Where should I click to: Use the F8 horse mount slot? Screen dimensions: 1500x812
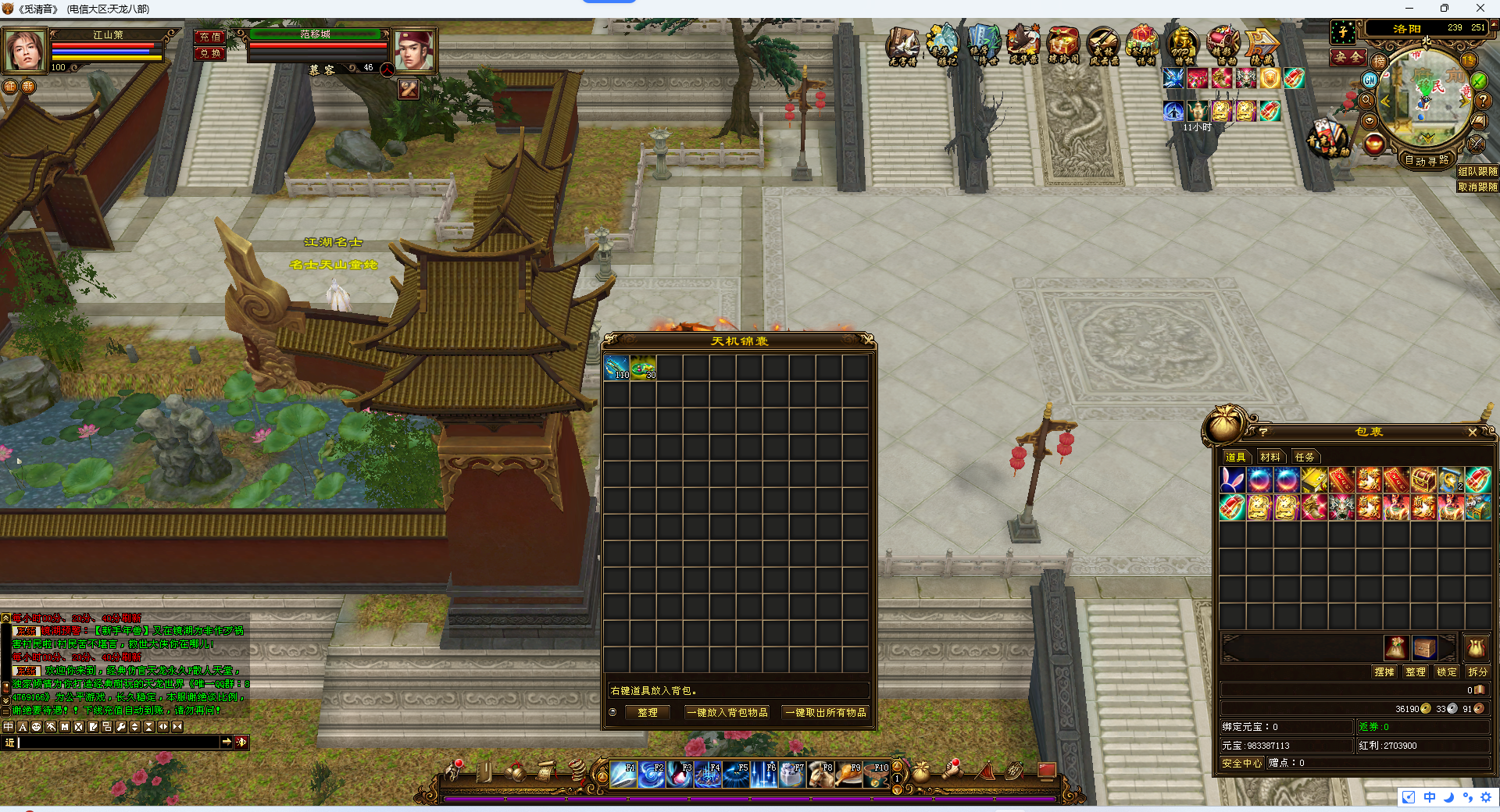[820, 774]
